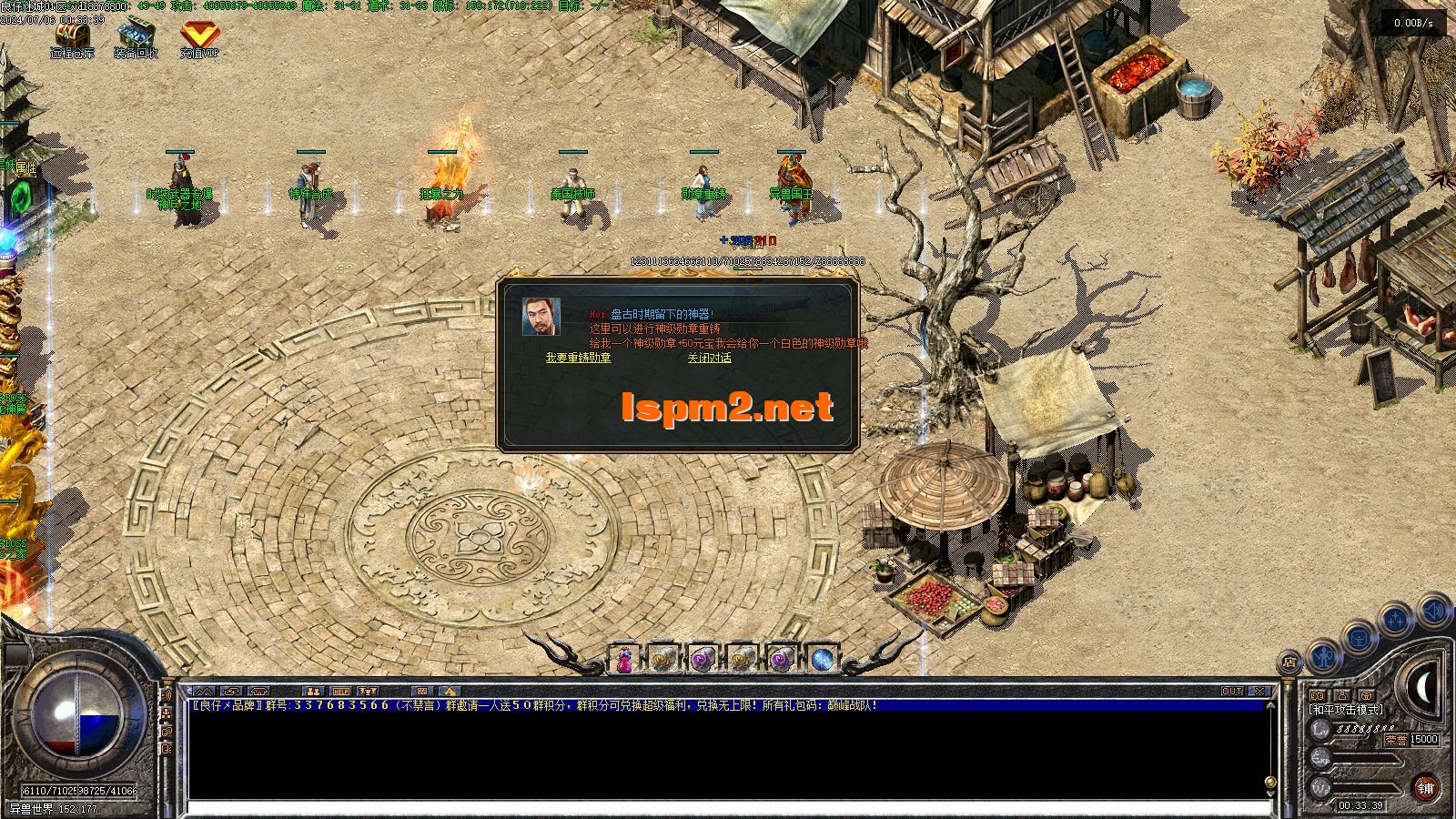Open the red 铺 stall button
The image size is (1456, 819).
1426,788
